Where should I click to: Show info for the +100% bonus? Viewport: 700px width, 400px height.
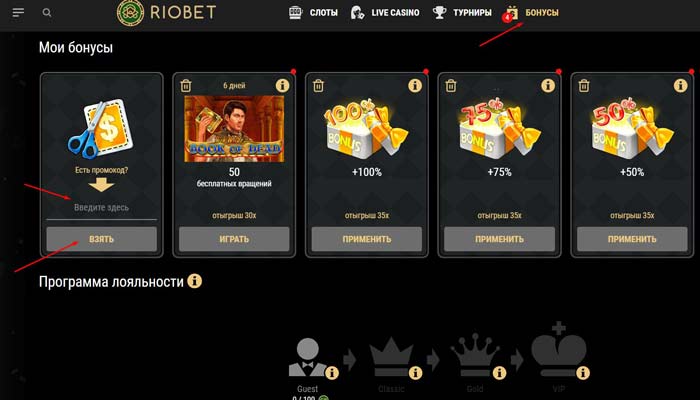pos(415,86)
